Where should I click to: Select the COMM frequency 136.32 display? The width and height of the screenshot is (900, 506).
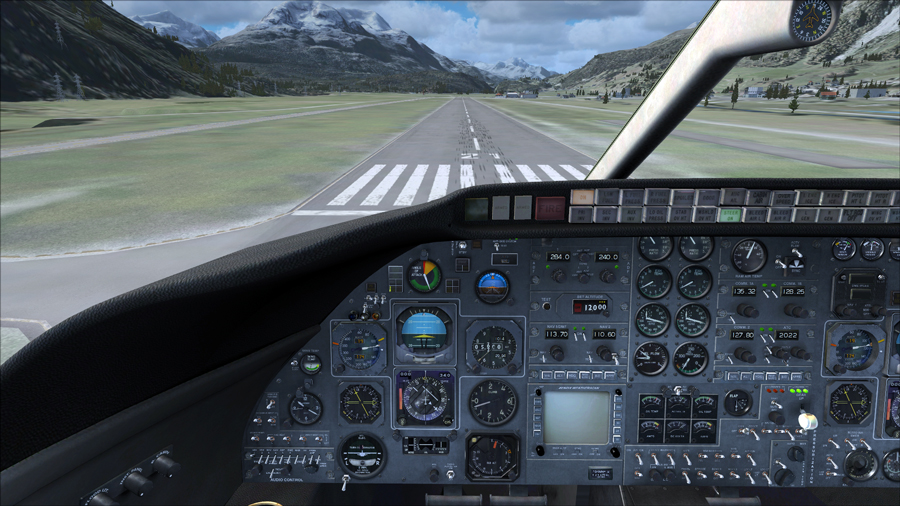[x=744, y=291]
